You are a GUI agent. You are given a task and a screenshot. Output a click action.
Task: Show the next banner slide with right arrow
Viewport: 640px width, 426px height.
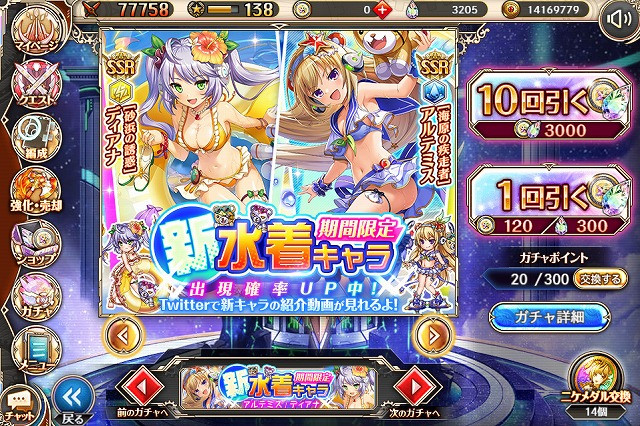pyautogui.click(x=431, y=334)
